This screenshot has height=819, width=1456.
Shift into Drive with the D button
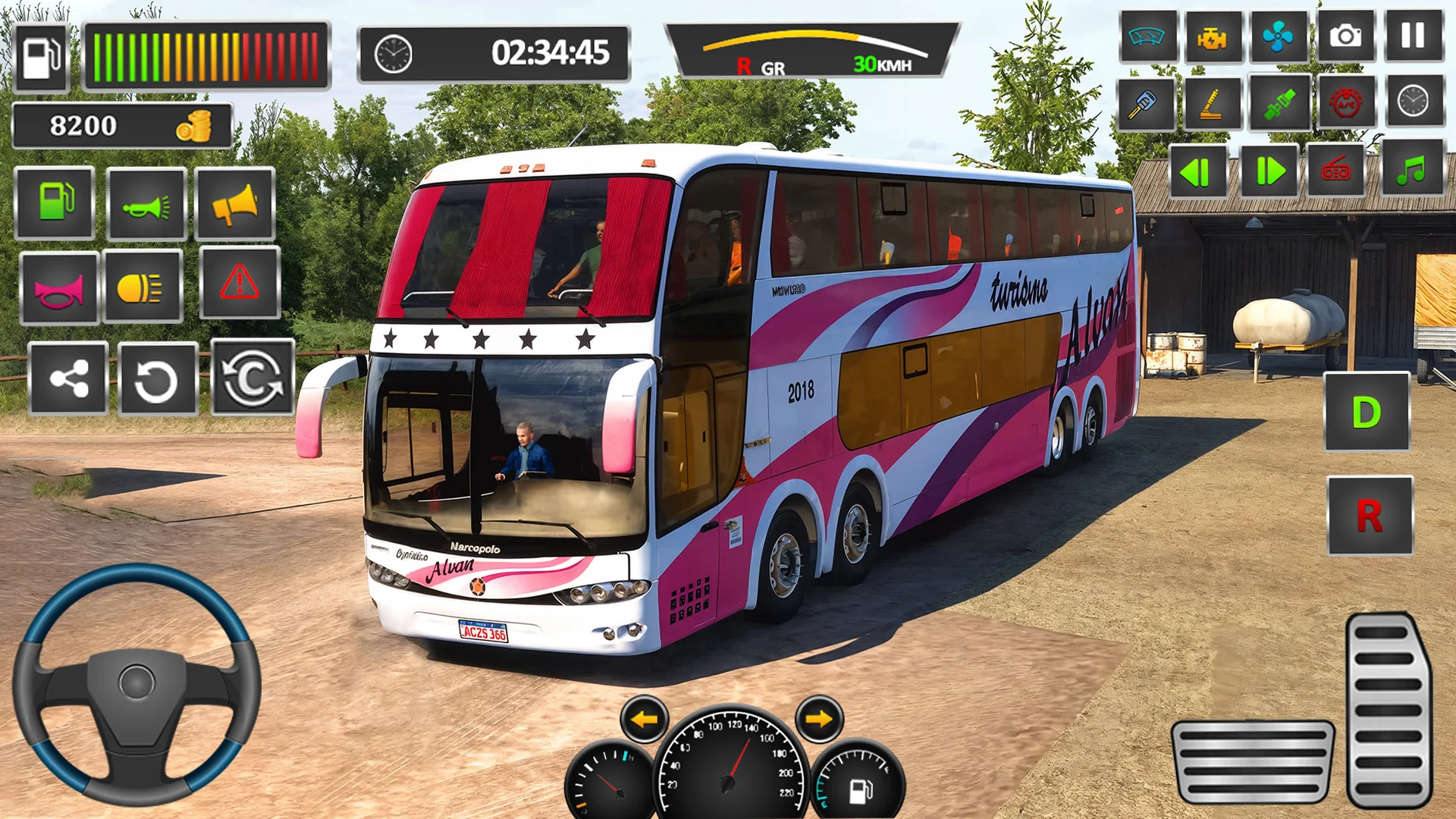click(x=1367, y=413)
